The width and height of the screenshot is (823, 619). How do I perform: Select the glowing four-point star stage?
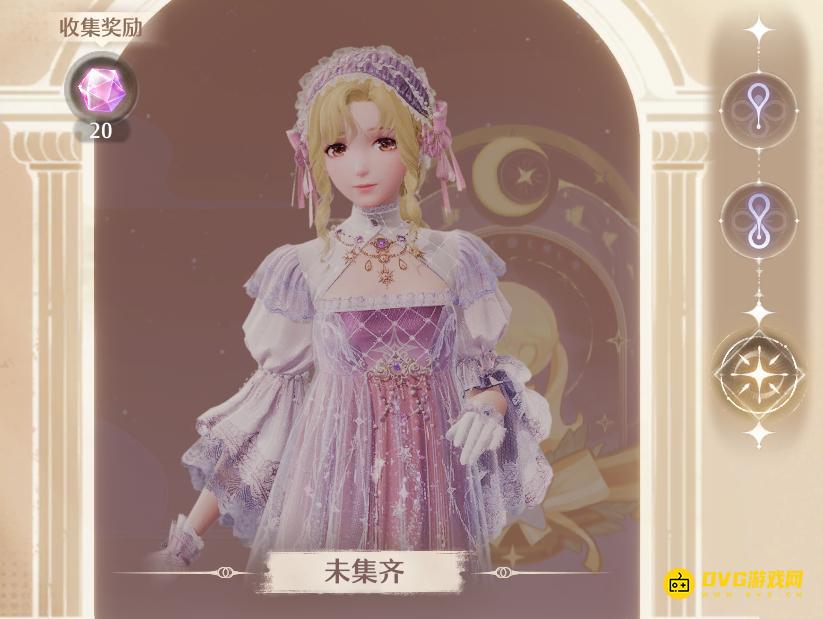759,372
